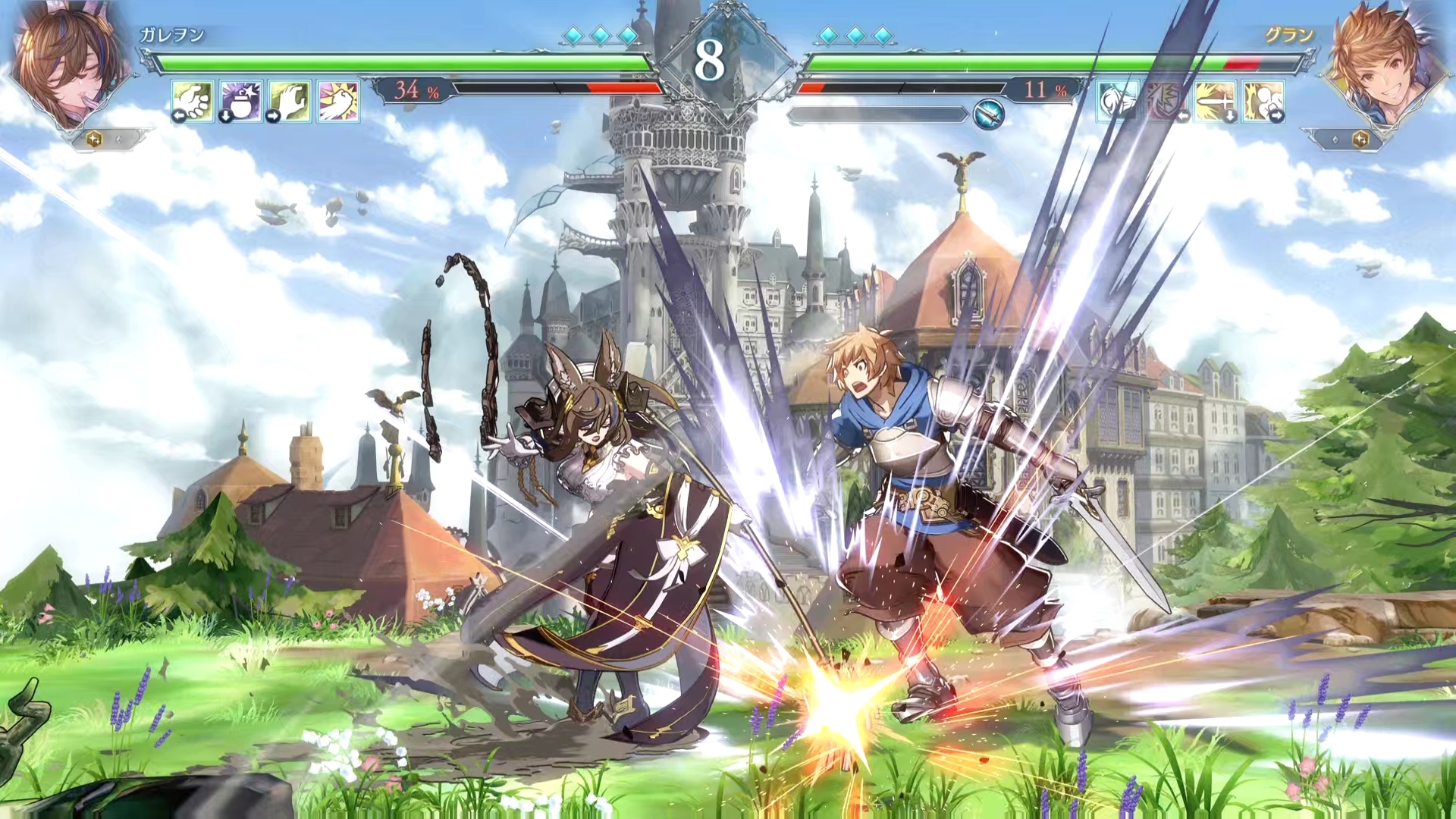This screenshot has height=819, width=1456.
Task: Activate Gran's cyan swirl skill icon
Action: [x=1117, y=101]
